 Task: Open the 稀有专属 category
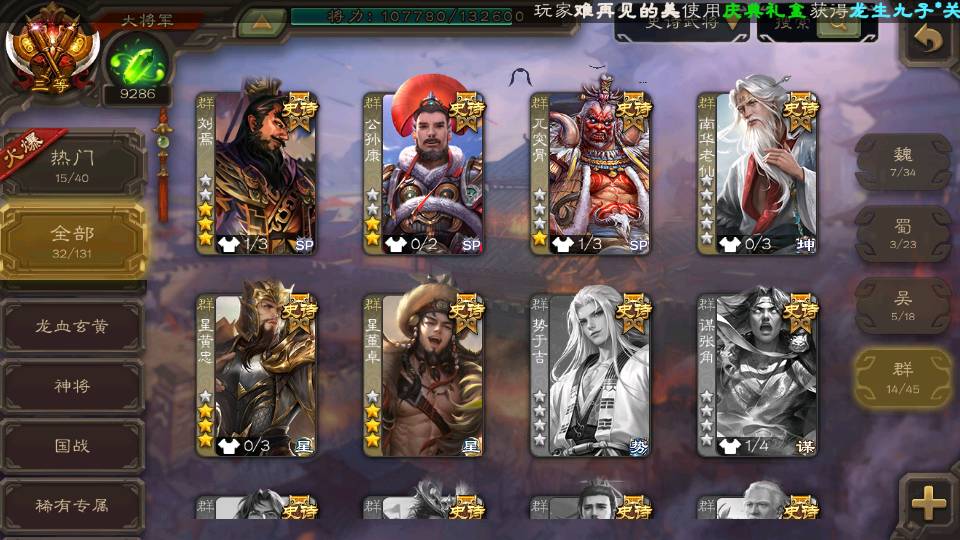point(72,506)
